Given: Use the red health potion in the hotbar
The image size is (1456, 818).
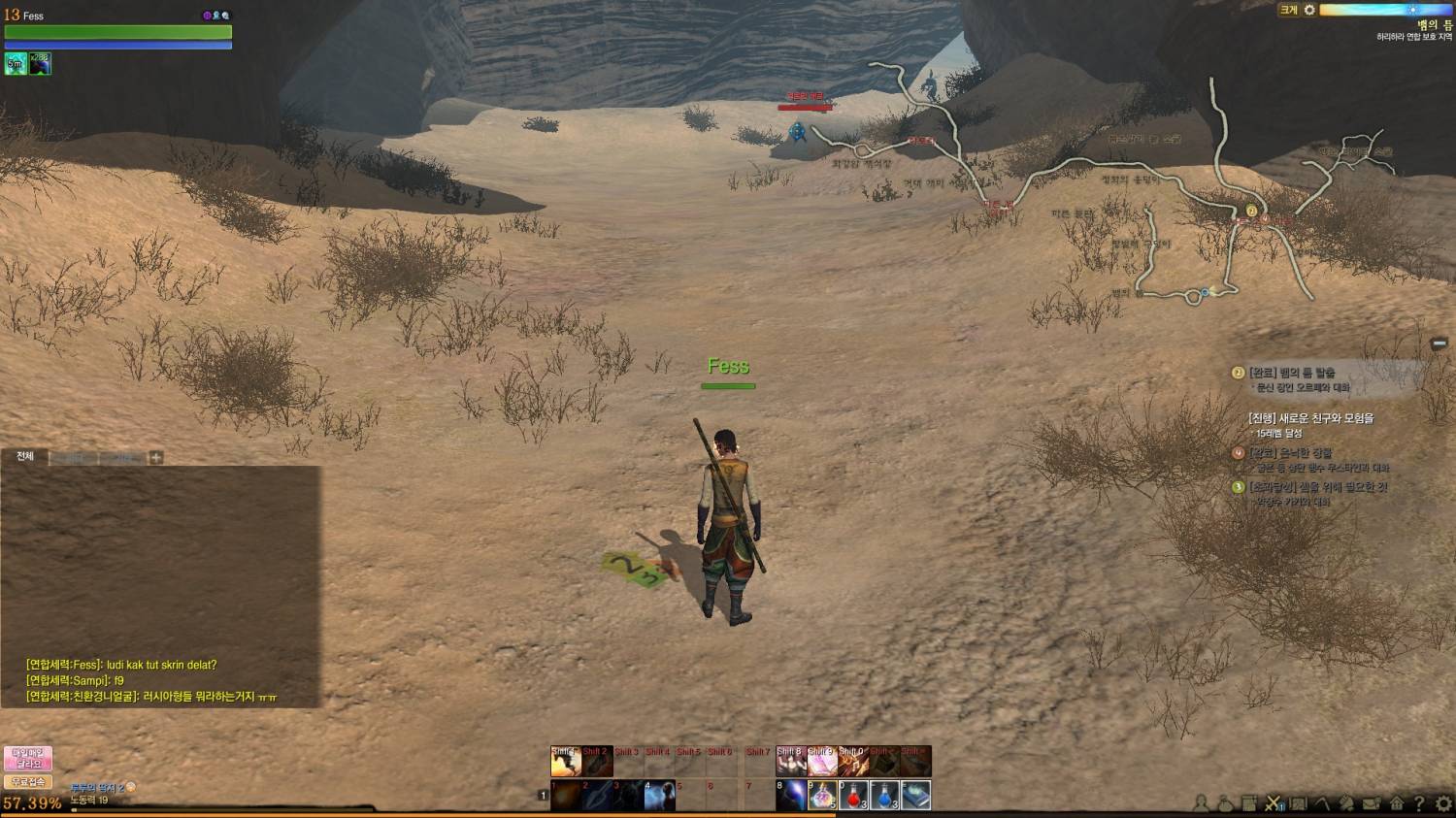Looking at the screenshot, I should (x=853, y=796).
